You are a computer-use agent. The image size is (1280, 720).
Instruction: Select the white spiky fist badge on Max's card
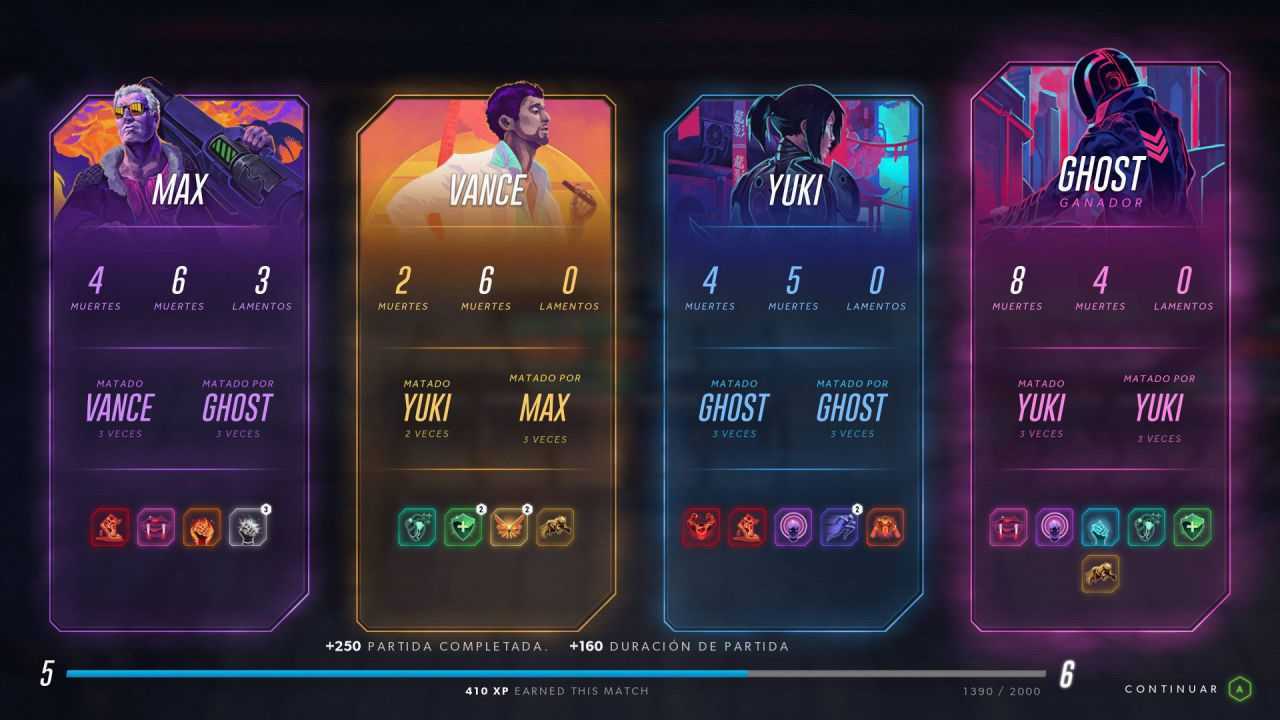(247, 527)
